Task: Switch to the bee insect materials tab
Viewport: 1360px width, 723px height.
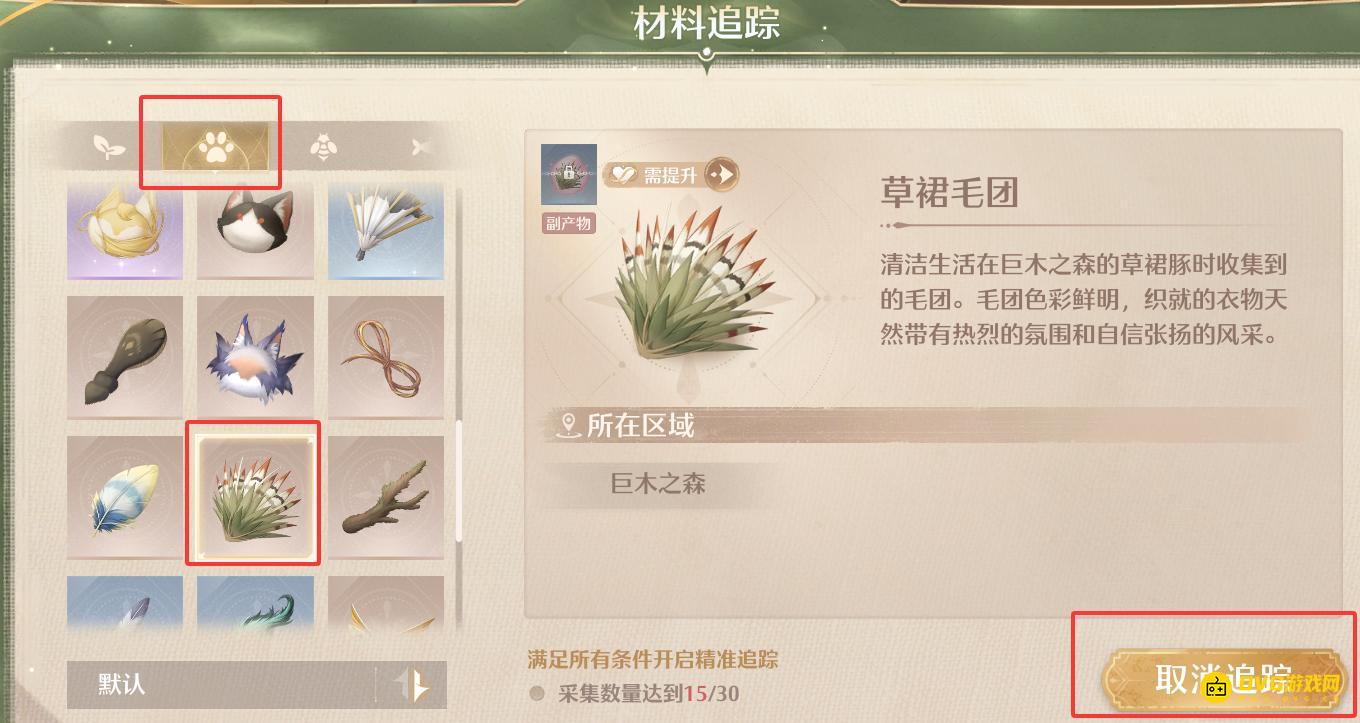Action: 323,145
